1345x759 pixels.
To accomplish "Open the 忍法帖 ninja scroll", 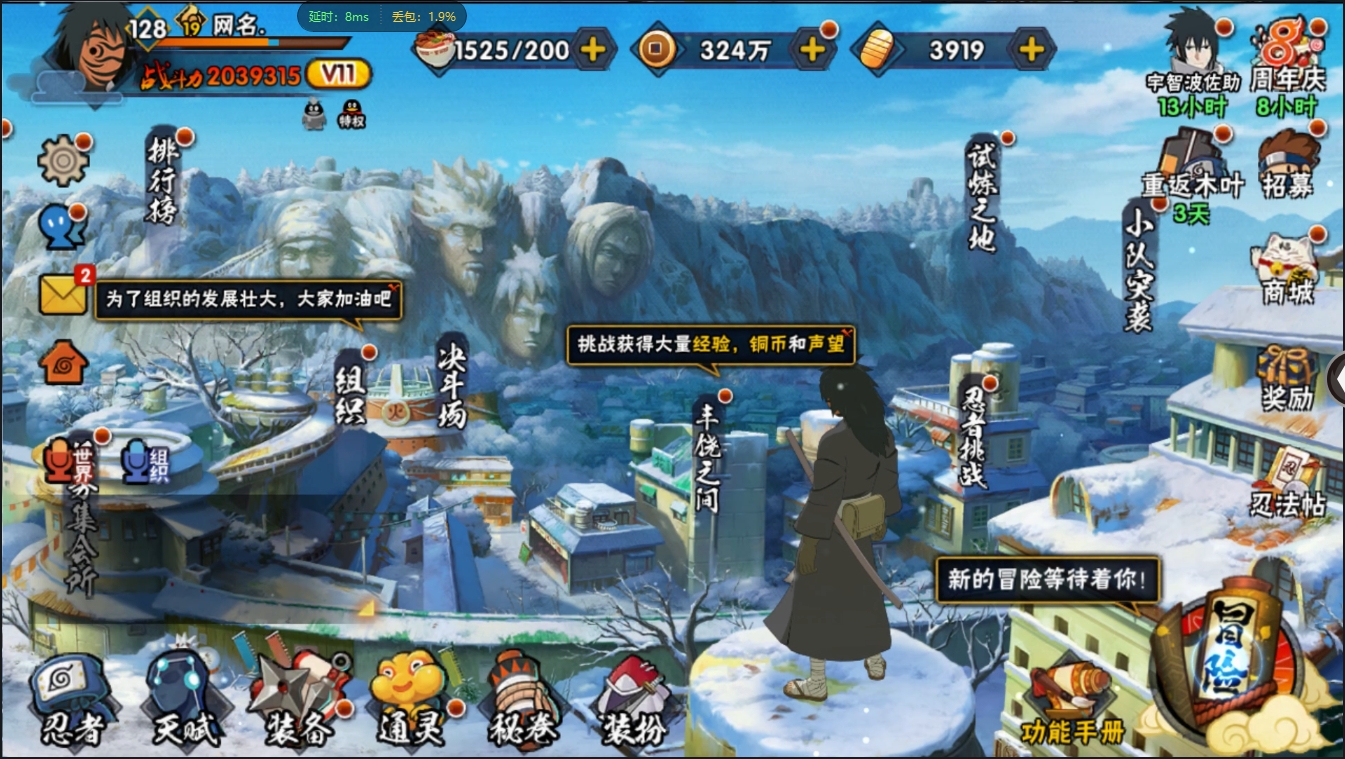I will (1287, 483).
